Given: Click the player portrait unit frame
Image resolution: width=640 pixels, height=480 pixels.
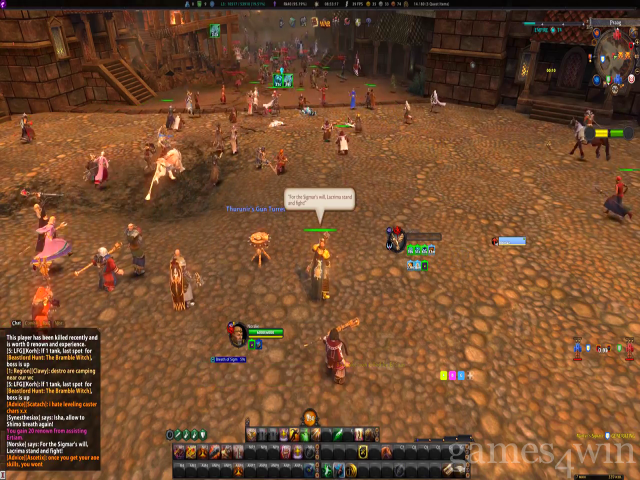Looking at the screenshot, I should [x=238, y=332].
